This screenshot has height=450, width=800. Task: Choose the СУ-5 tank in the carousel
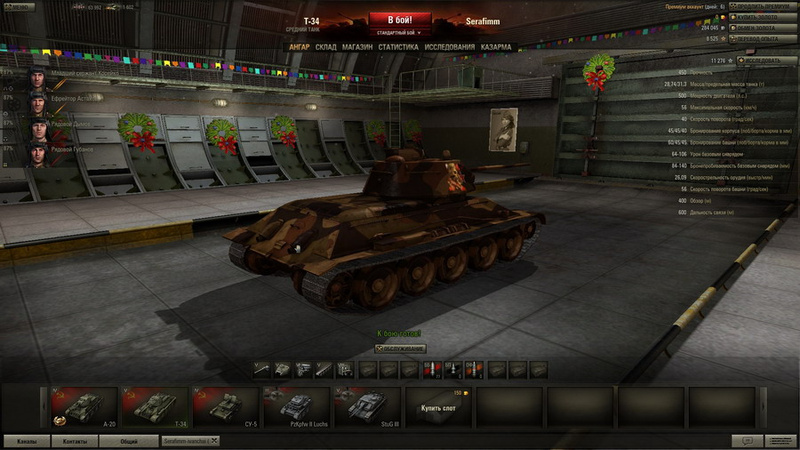[226, 407]
